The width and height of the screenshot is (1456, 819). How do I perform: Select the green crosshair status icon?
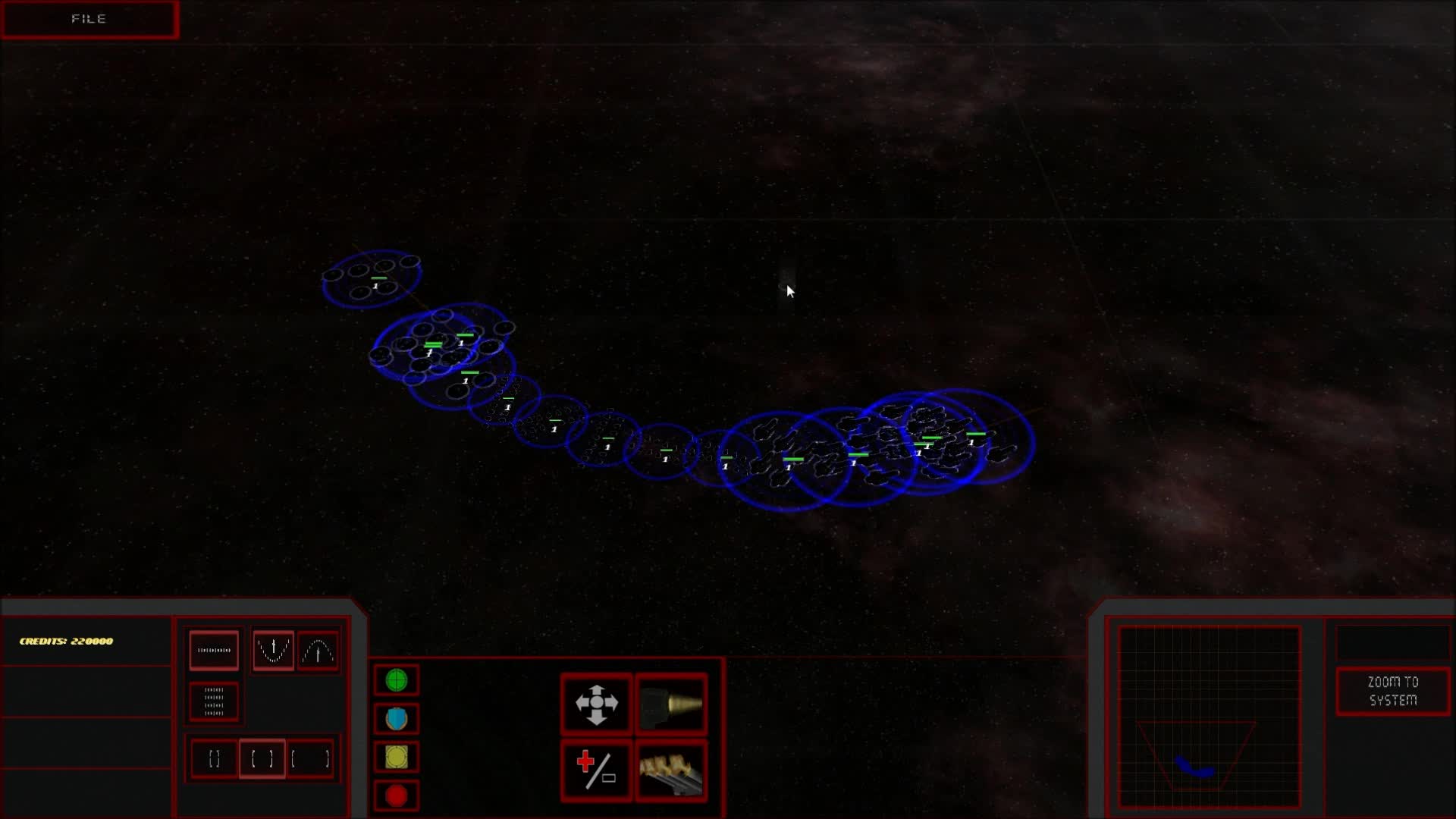[x=396, y=680]
